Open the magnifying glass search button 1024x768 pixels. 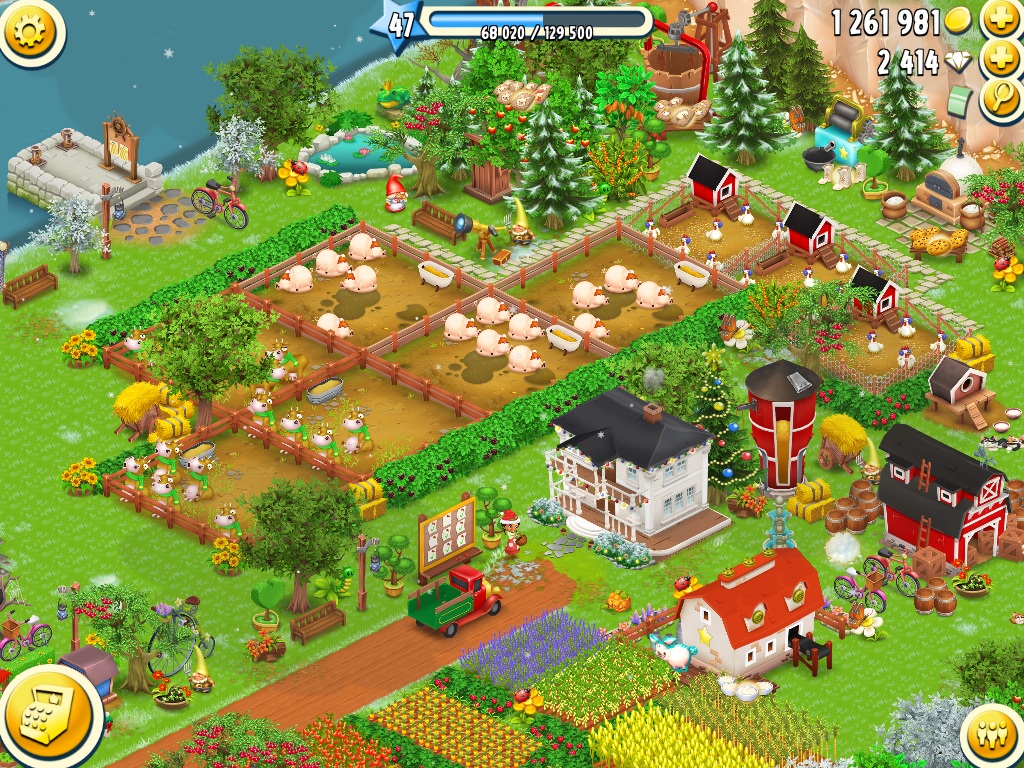(1000, 100)
